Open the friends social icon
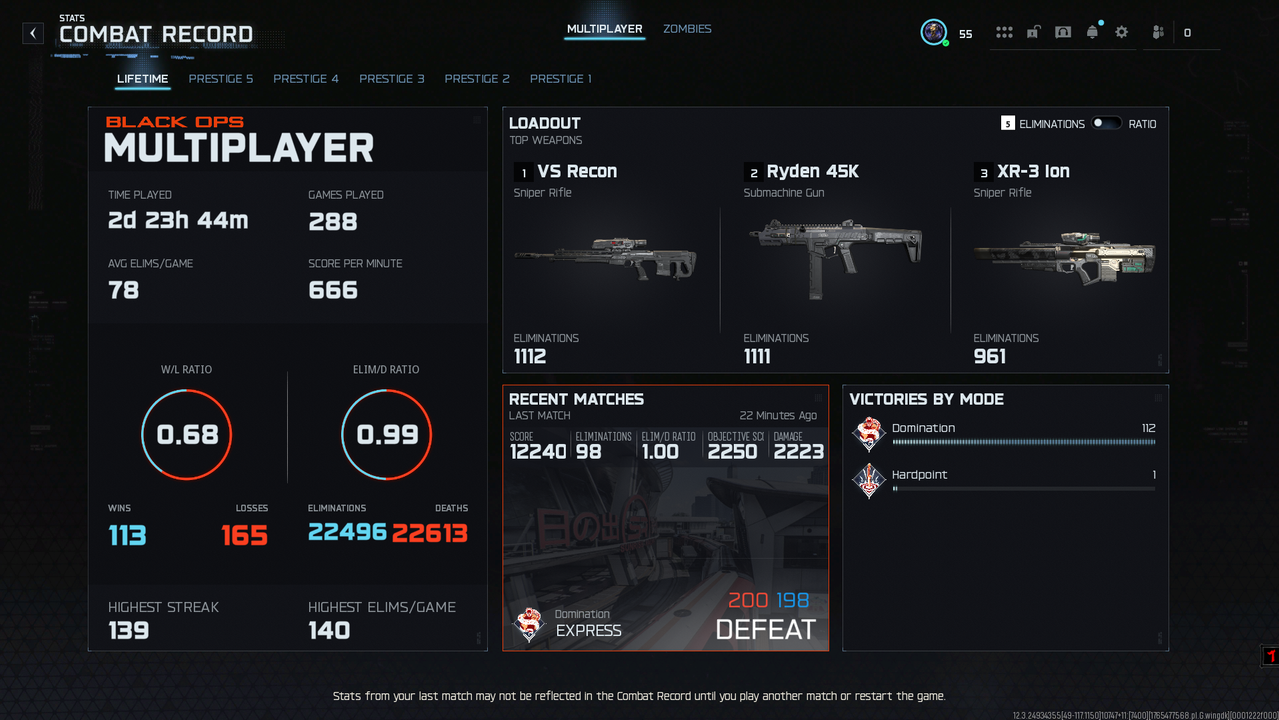 (1158, 32)
